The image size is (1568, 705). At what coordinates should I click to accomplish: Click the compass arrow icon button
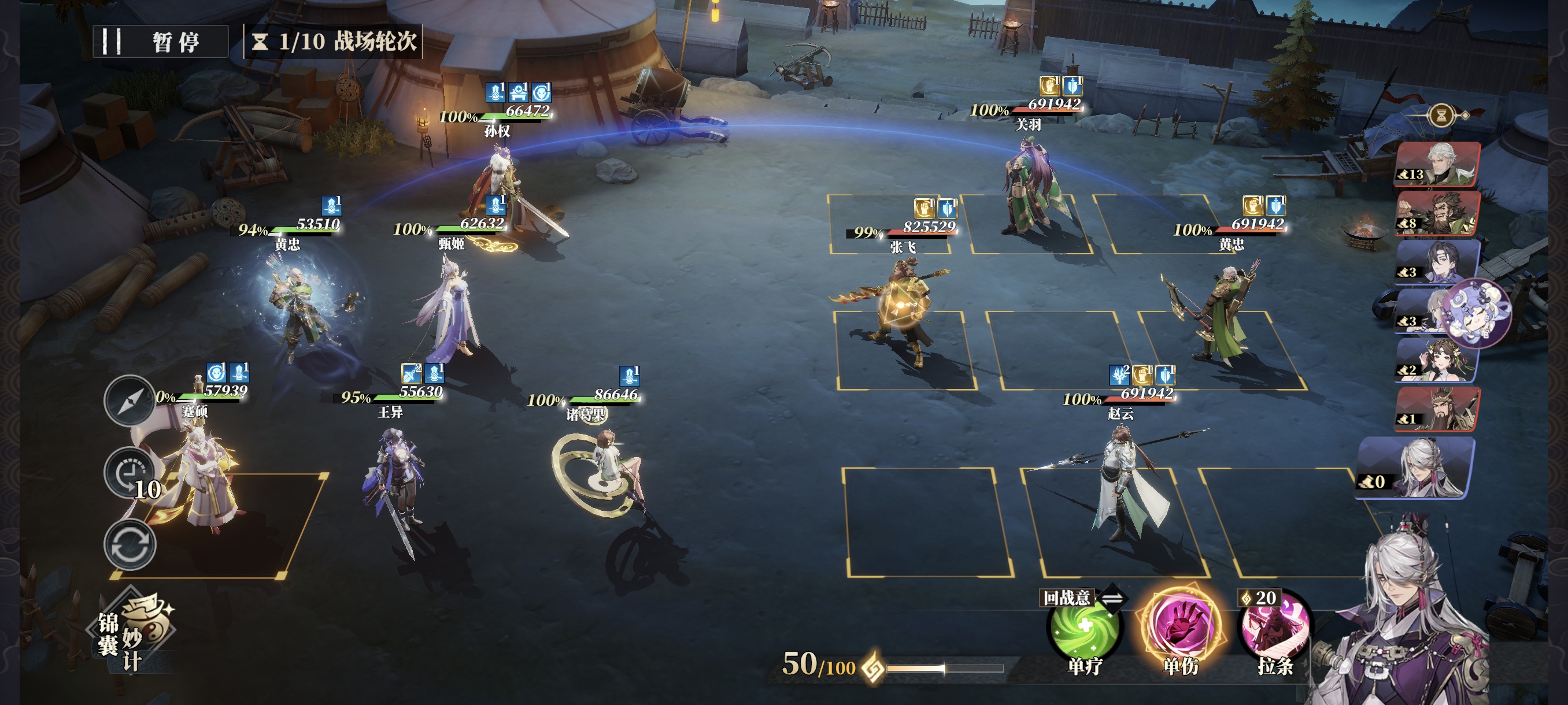[x=130, y=400]
